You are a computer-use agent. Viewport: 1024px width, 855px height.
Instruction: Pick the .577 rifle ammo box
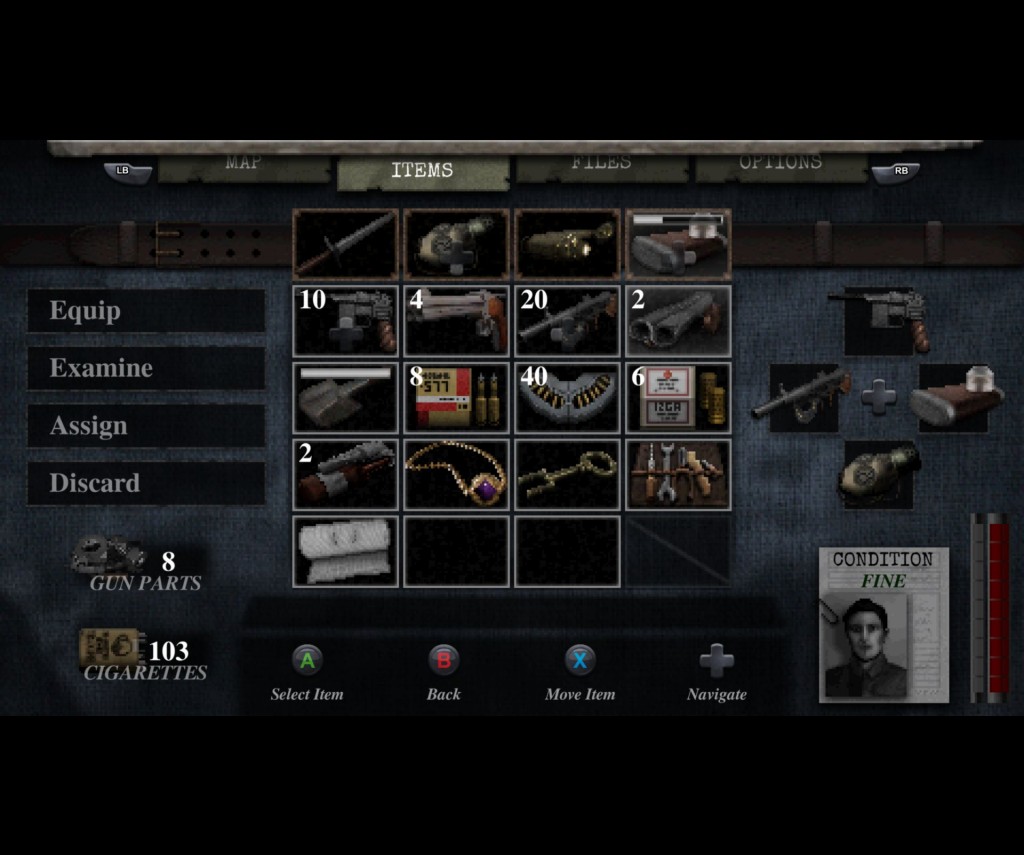[x=457, y=398]
